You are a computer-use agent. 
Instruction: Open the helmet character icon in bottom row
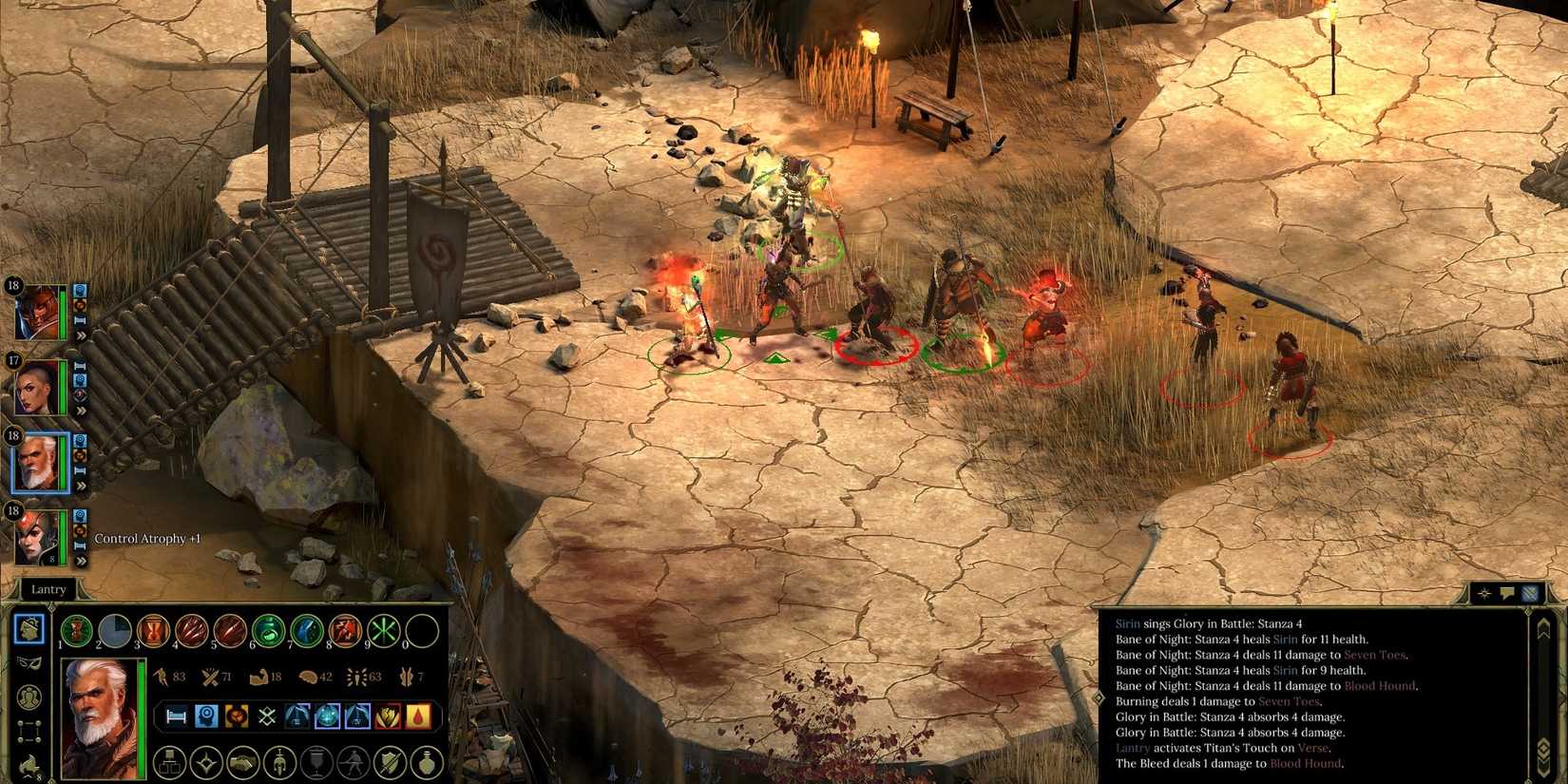(277, 760)
